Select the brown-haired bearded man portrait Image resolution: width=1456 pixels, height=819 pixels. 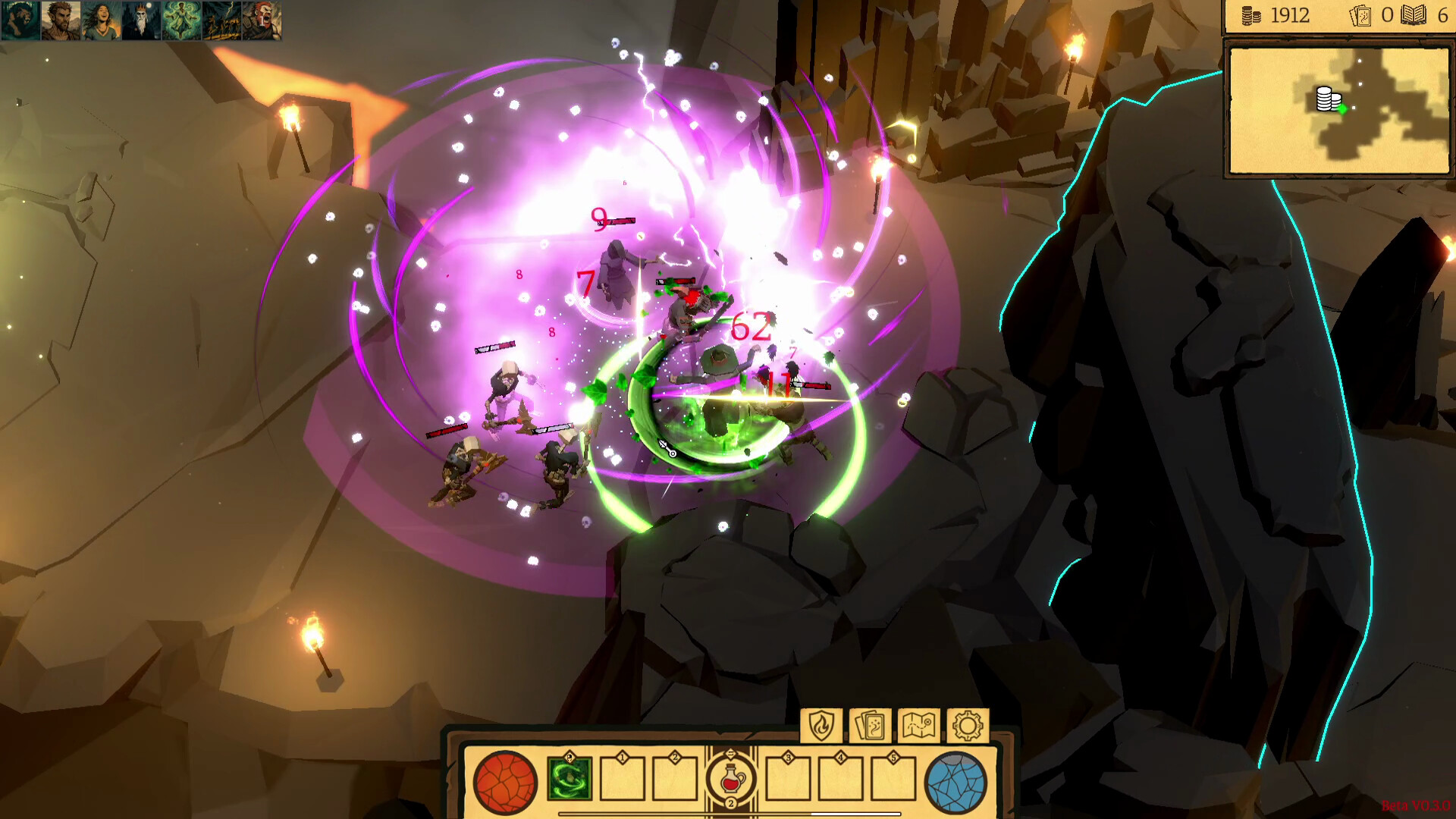(x=61, y=20)
